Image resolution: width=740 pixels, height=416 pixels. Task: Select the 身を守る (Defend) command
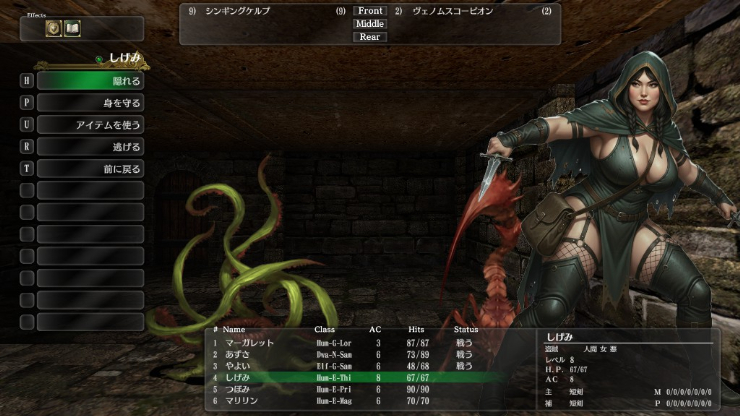click(91, 103)
